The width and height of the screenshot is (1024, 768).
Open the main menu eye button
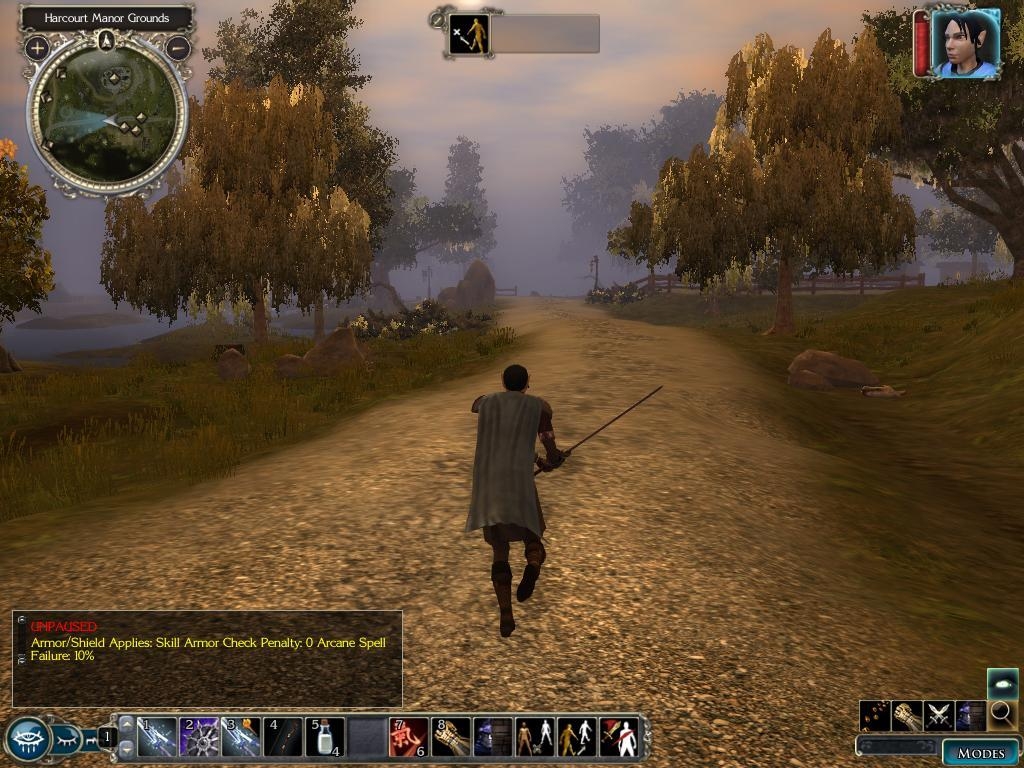click(x=27, y=740)
